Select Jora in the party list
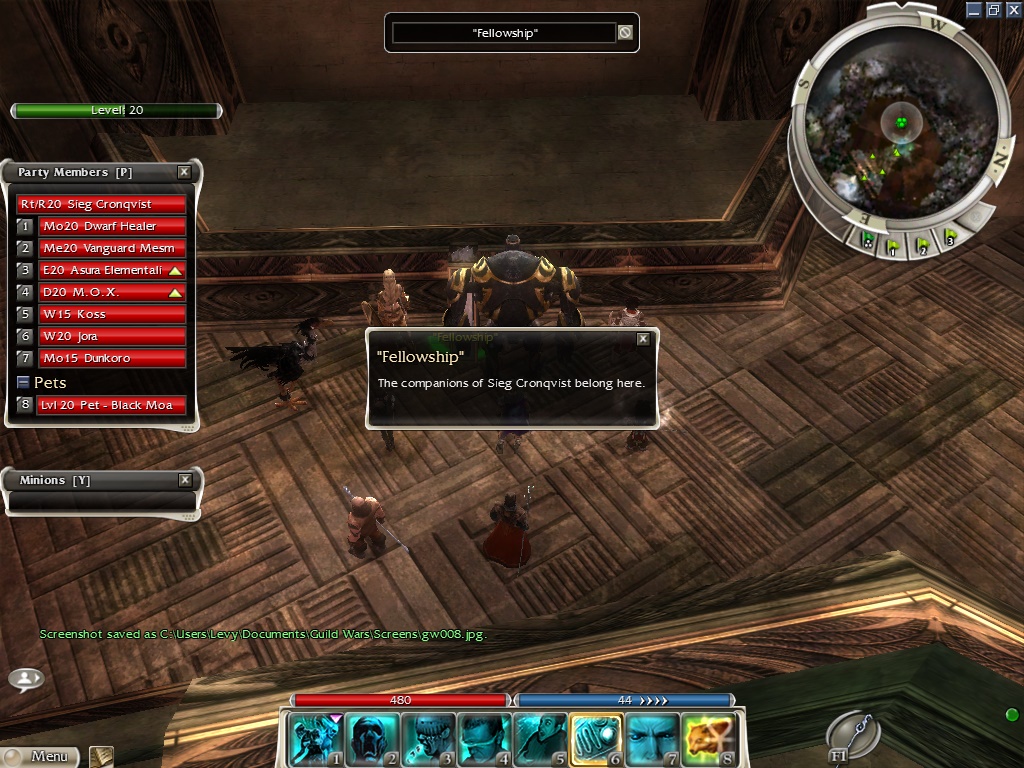 pyautogui.click(x=112, y=336)
